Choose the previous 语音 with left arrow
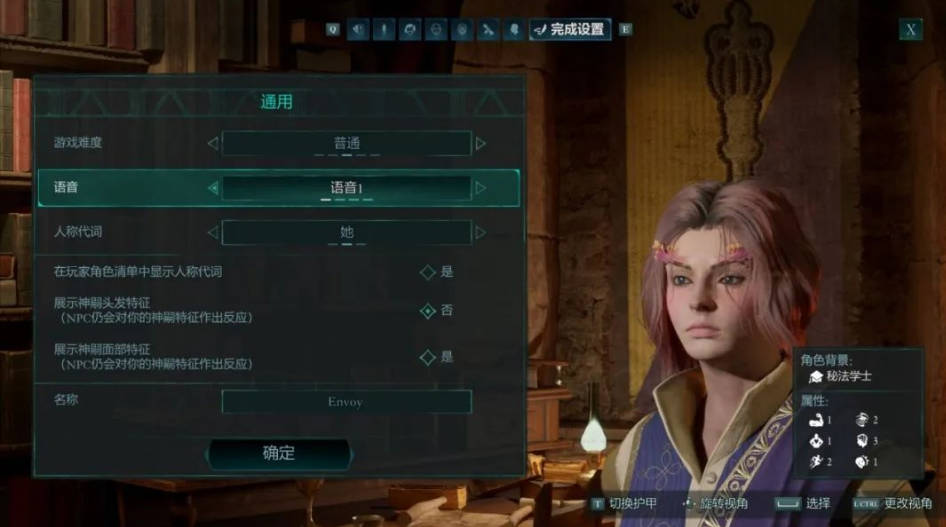The image size is (946, 527). [x=212, y=188]
